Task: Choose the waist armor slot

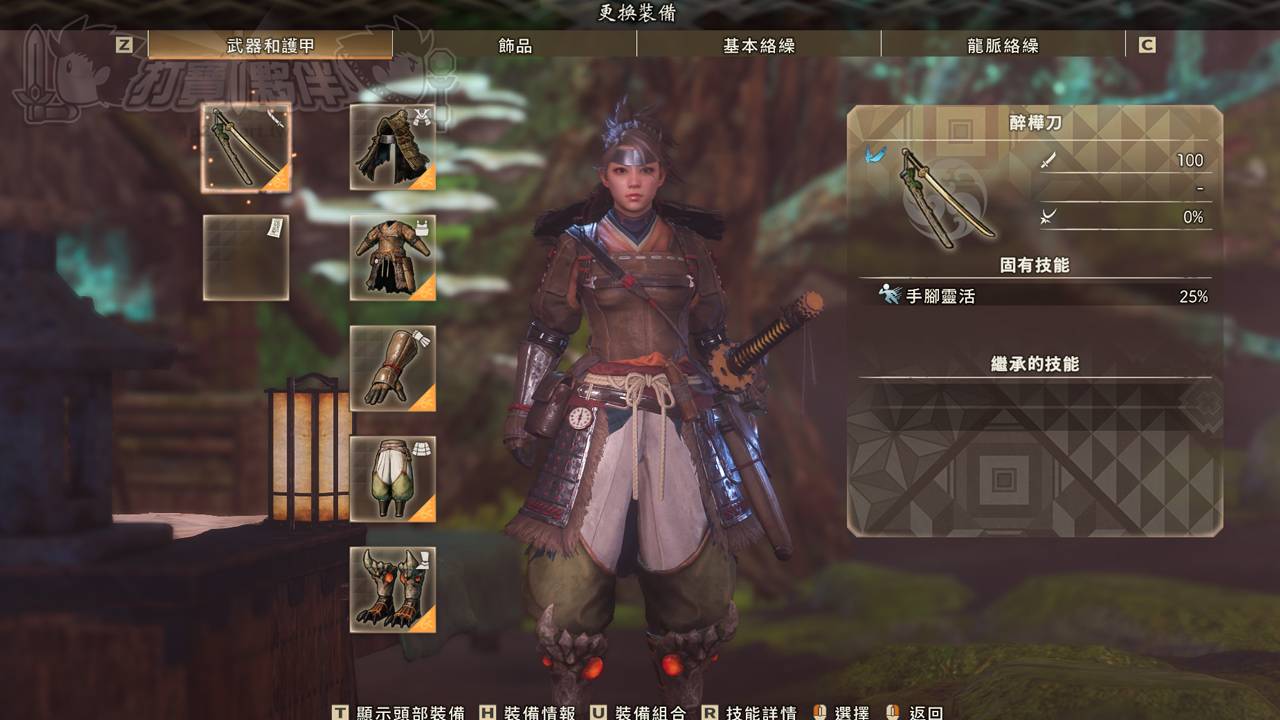Action: [393, 479]
